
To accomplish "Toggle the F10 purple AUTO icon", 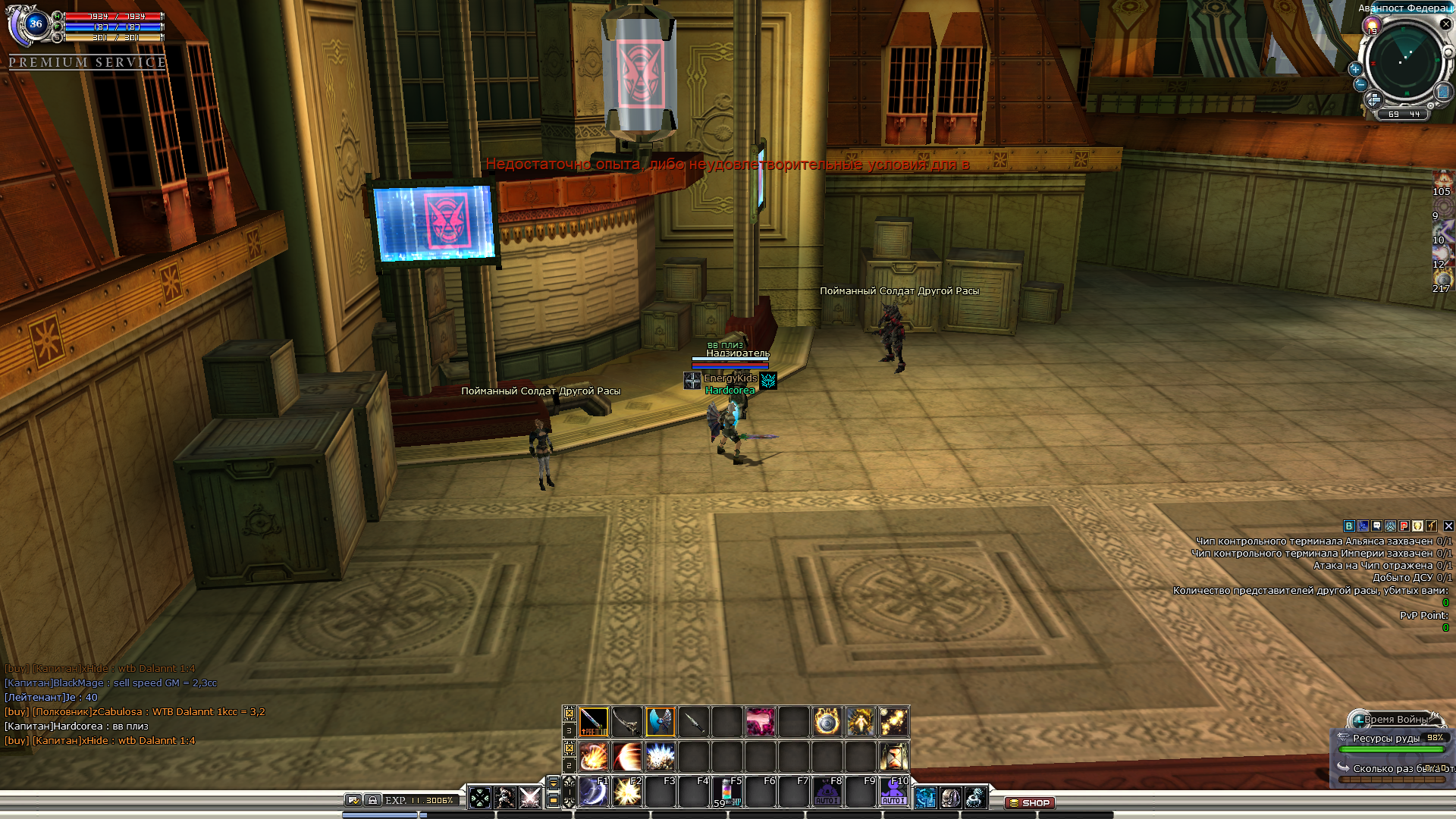I will (894, 792).
